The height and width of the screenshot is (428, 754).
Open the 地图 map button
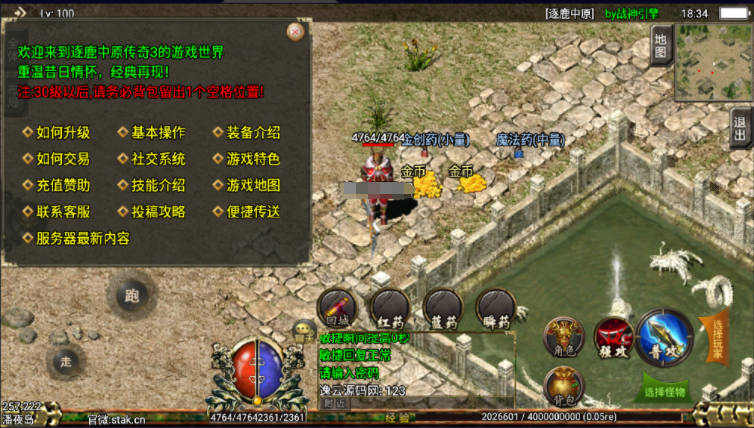tap(659, 43)
